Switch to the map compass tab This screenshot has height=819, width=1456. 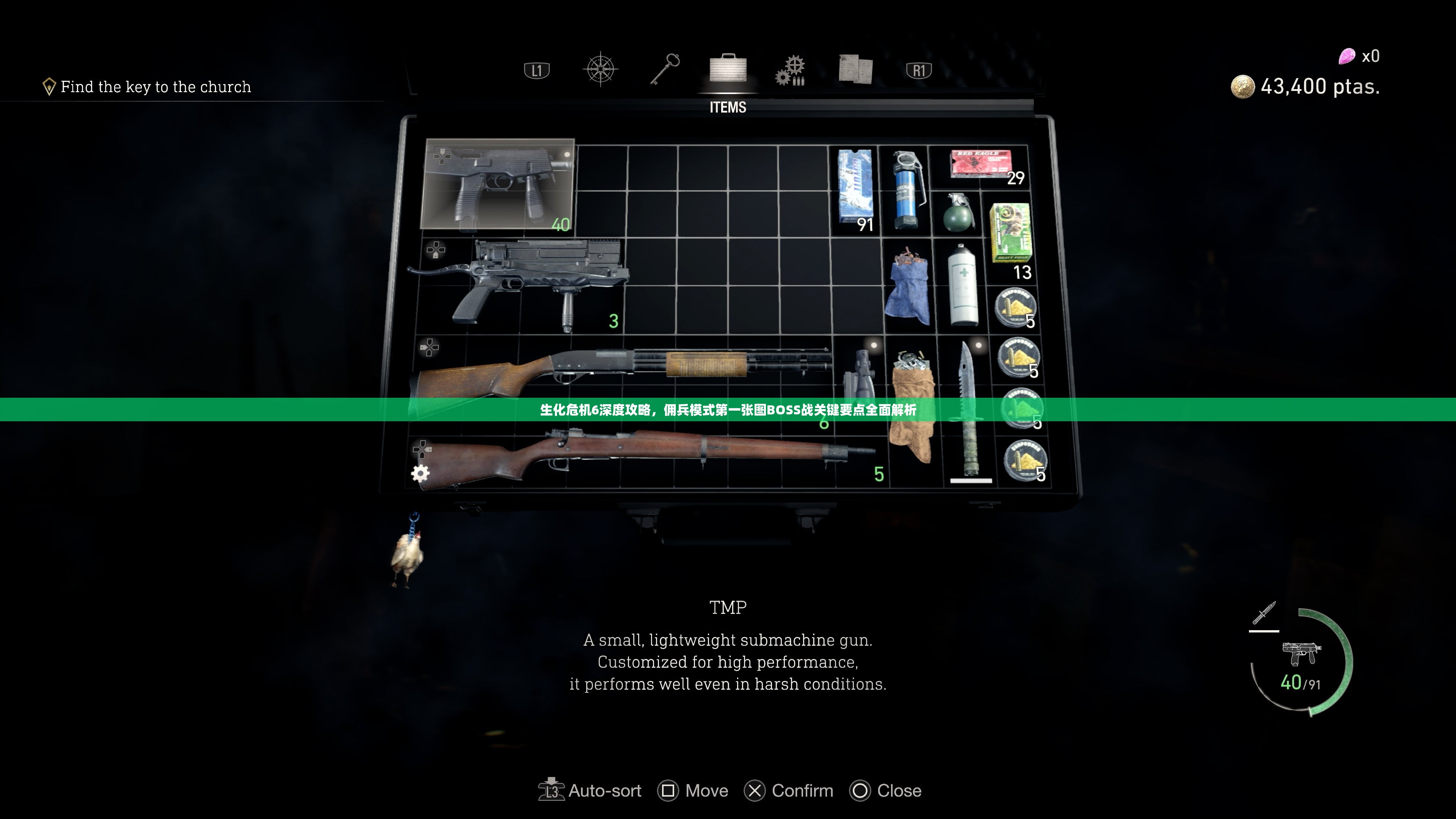pos(600,70)
